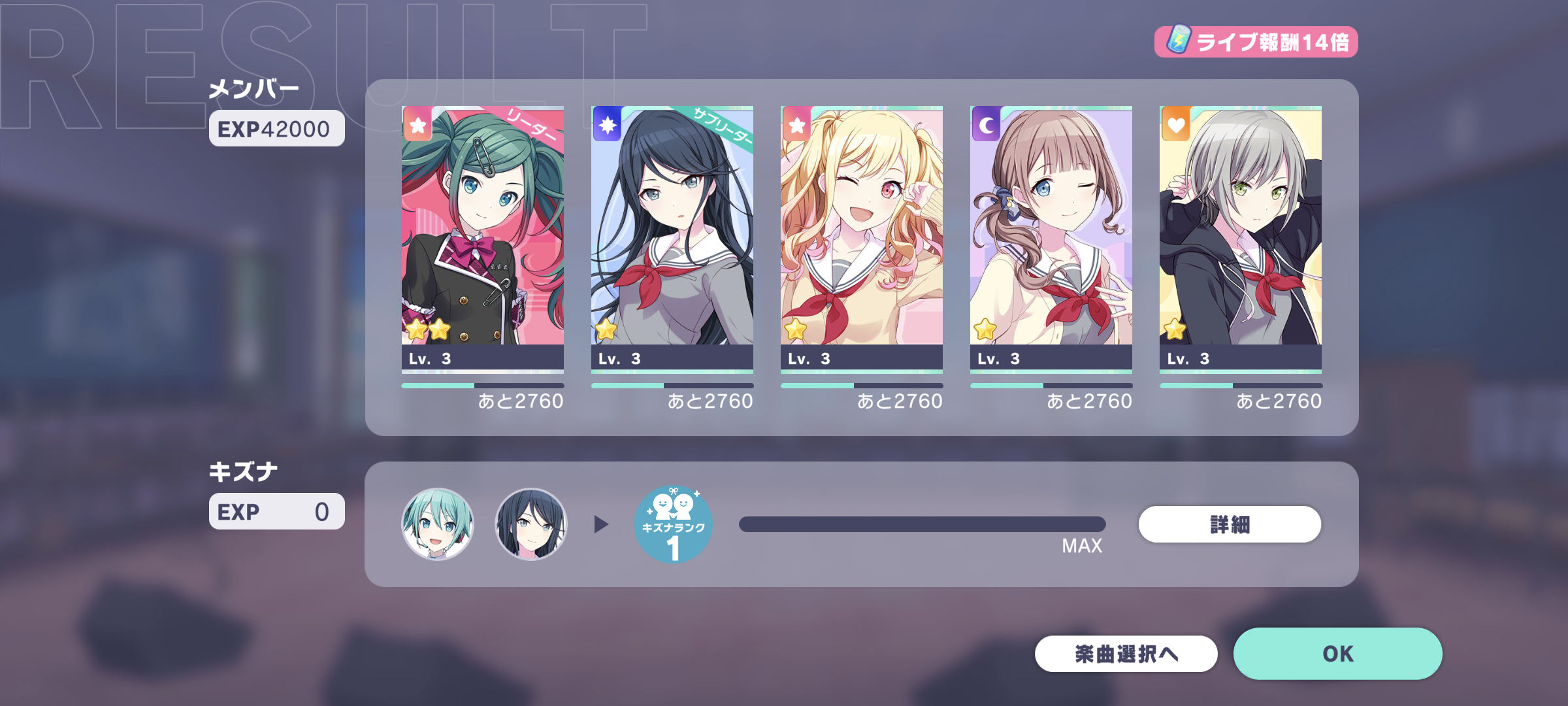Open the 詳細 kizuna details button
Viewport: 1568px width, 706px height.
(x=1229, y=524)
